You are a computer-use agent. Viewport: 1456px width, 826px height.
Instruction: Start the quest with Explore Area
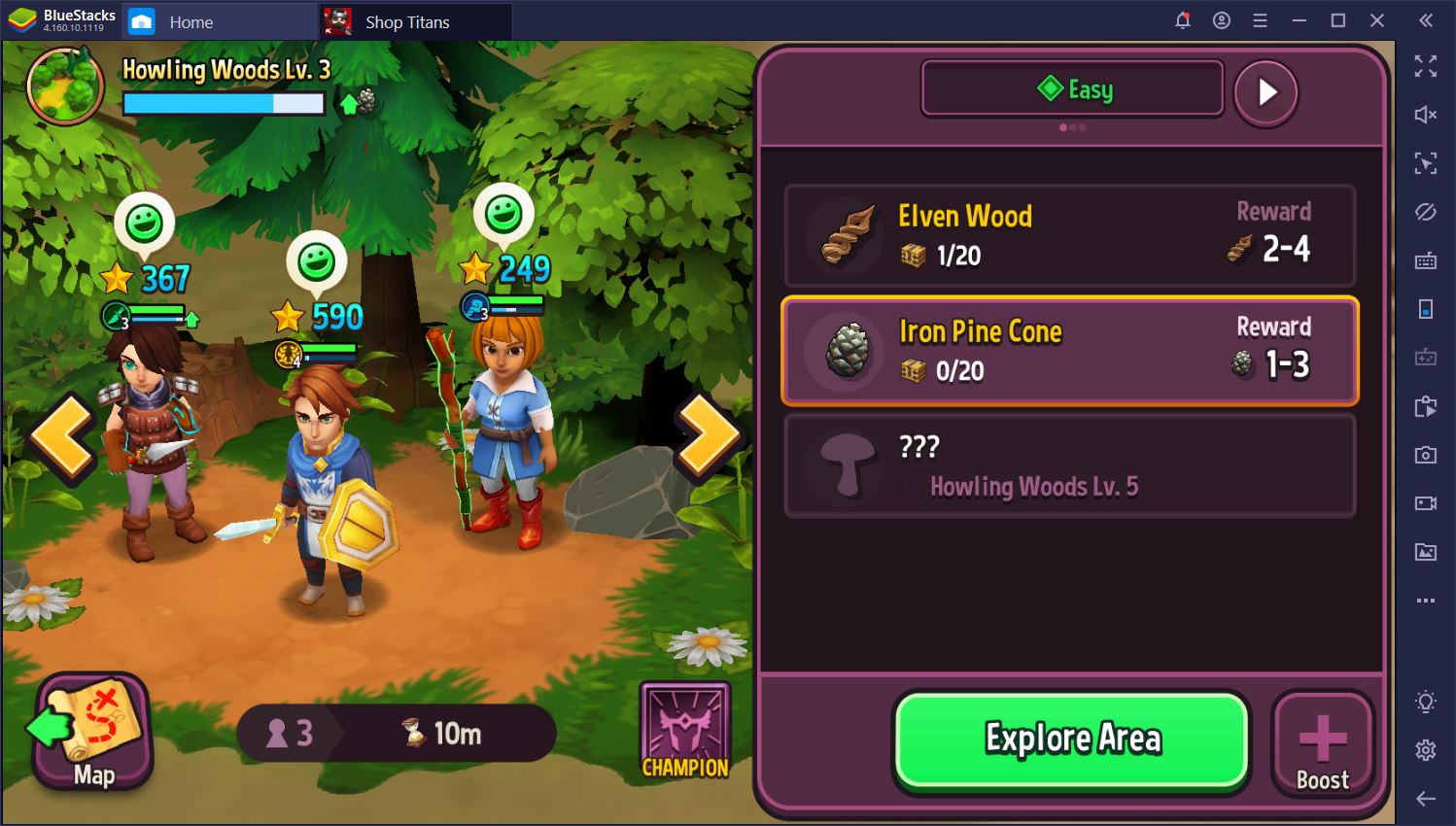pyautogui.click(x=1071, y=740)
